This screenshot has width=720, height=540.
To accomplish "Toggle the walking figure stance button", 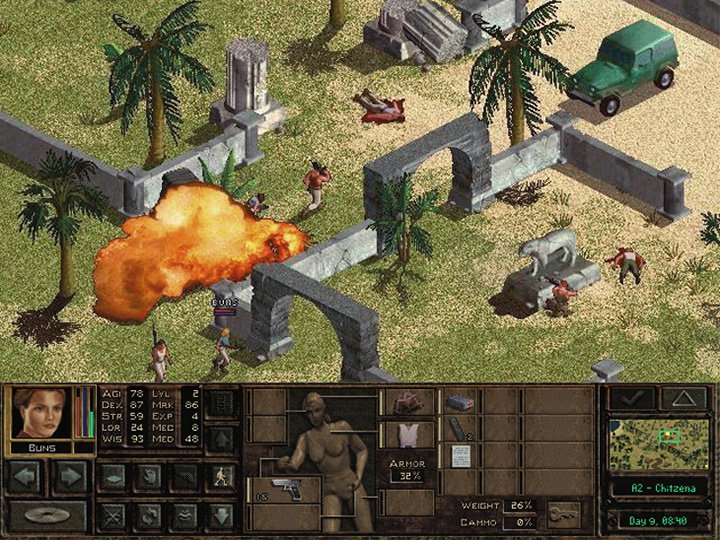I will 220,477.
